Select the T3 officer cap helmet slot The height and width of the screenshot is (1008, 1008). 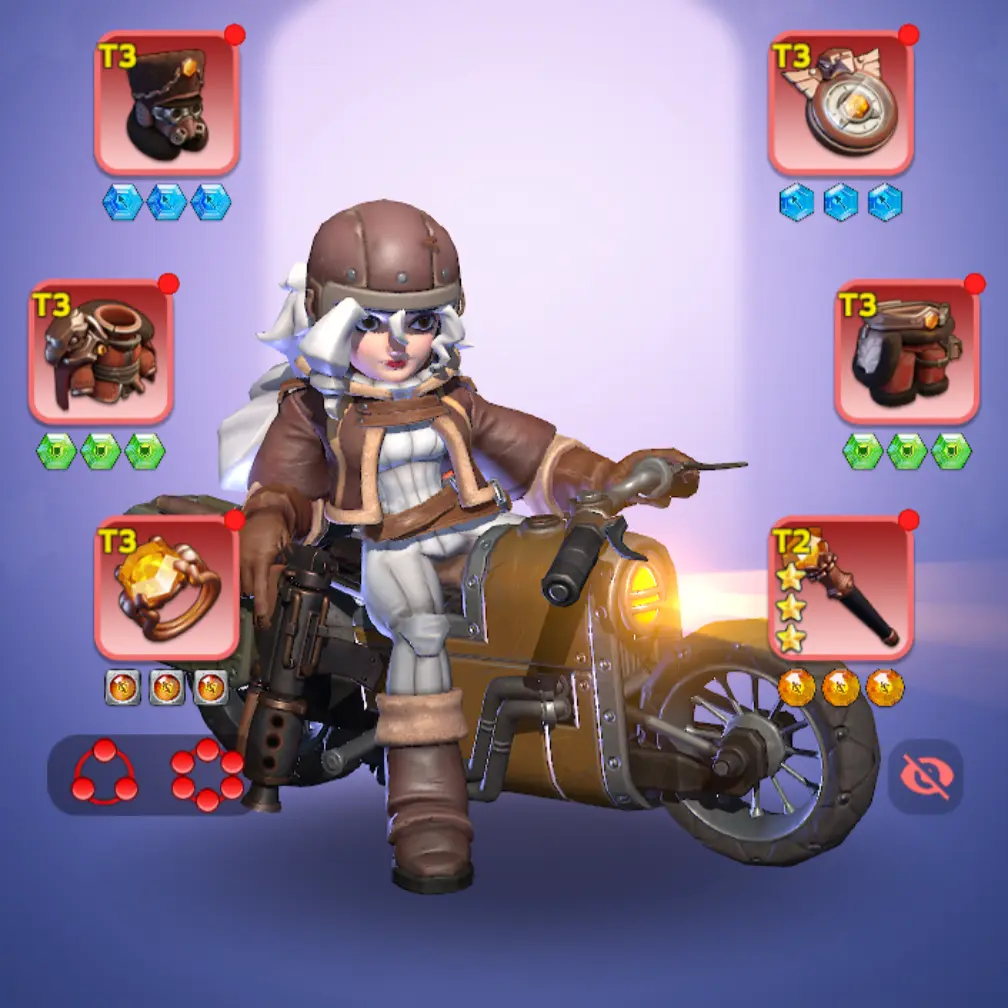coord(167,103)
